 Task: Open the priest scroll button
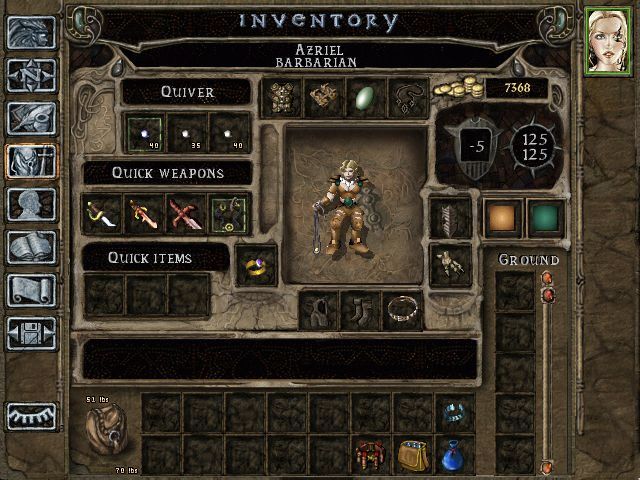pos(31,290)
